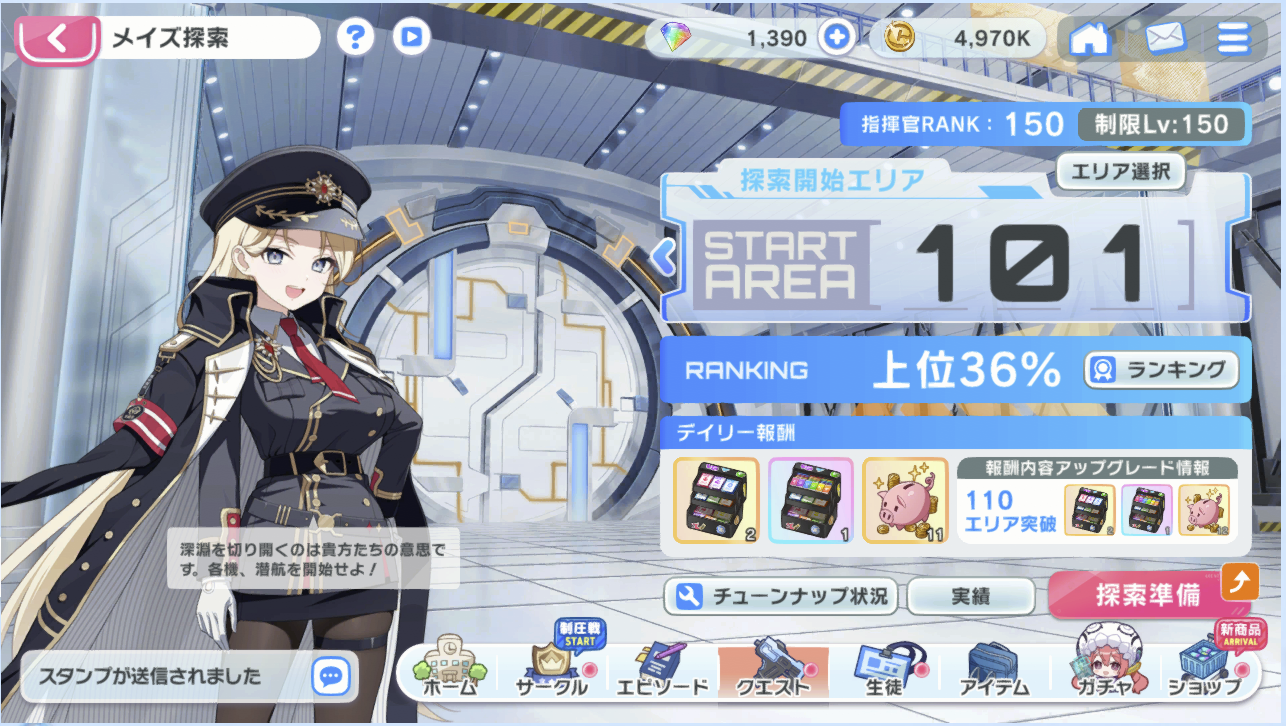Screen dimensions: 1286x726
Task: Open the question mark help icon
Action: click(x=354, y=38)
